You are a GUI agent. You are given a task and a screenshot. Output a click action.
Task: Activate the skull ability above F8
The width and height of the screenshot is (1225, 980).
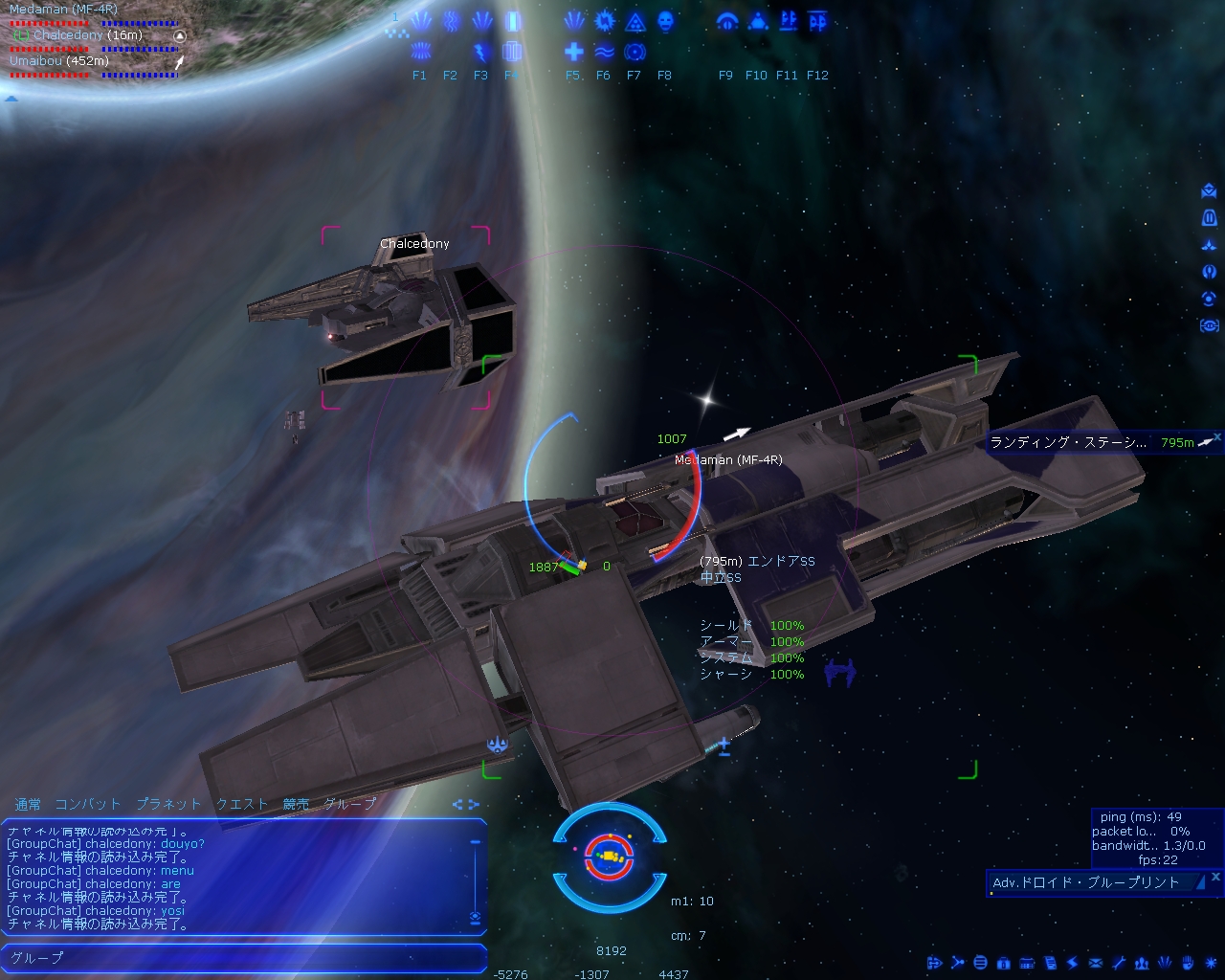(x=665, y=21)
